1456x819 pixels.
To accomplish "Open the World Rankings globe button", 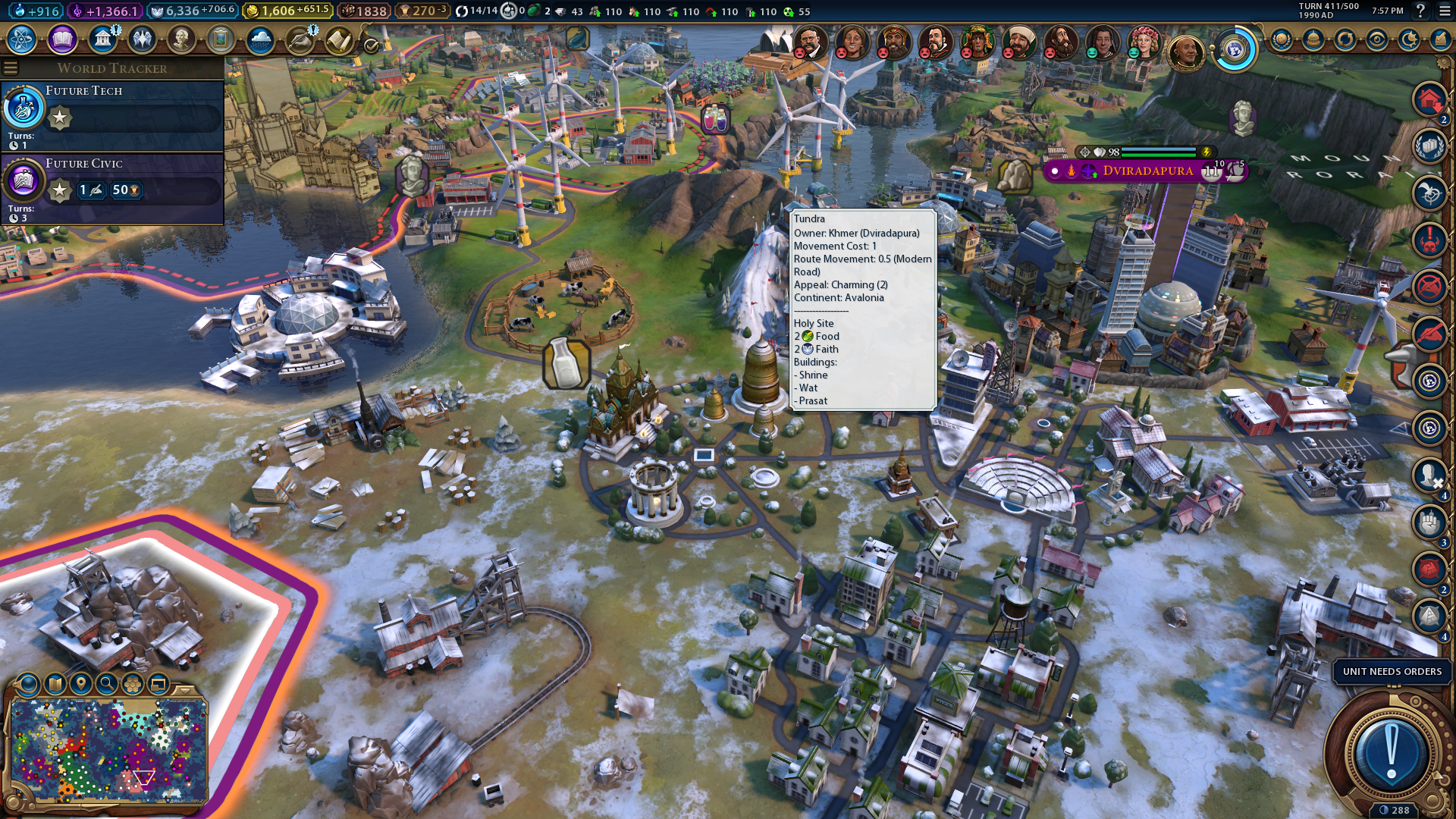I will [x=1282, y=39].
